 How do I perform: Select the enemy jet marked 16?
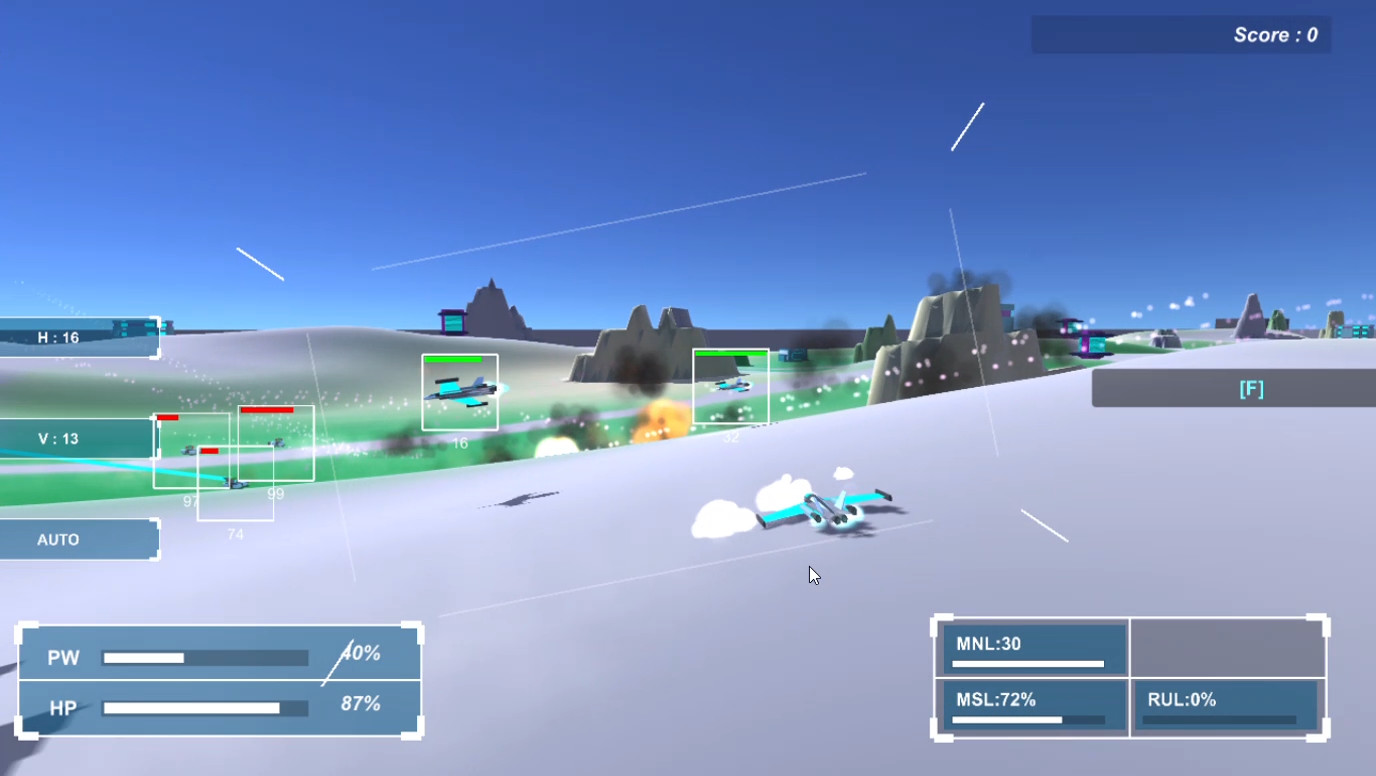pos(460,392)
